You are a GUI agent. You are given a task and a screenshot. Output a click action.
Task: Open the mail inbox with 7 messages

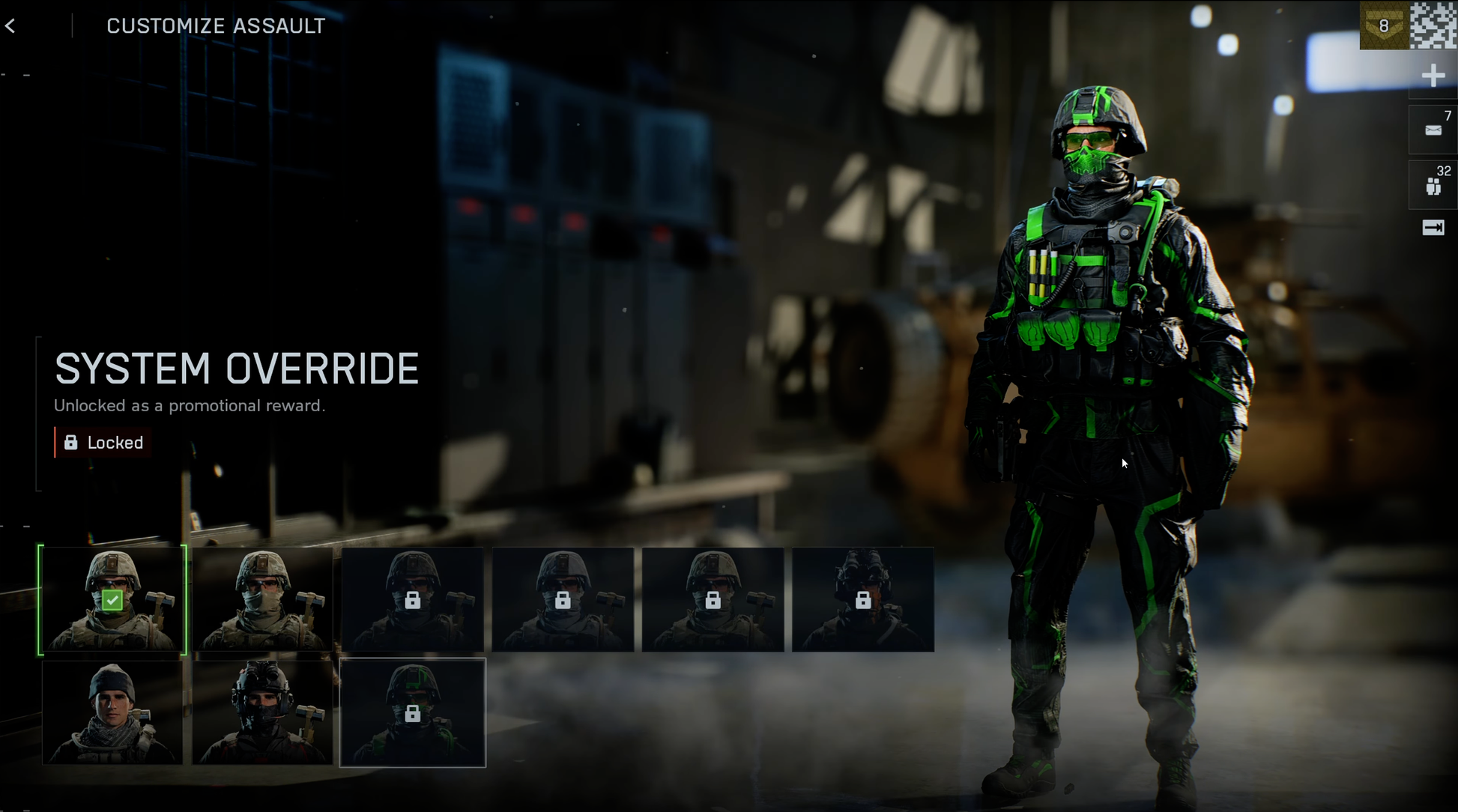click(x=1433, y=130)
